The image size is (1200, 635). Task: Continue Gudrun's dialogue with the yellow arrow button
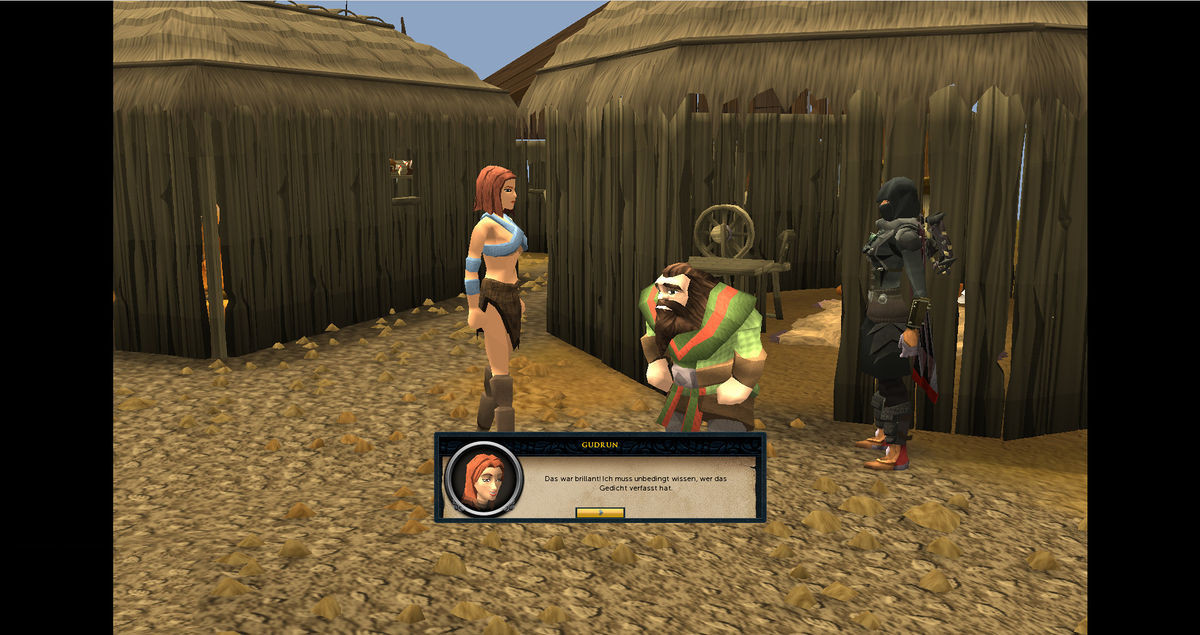[600, 512]
